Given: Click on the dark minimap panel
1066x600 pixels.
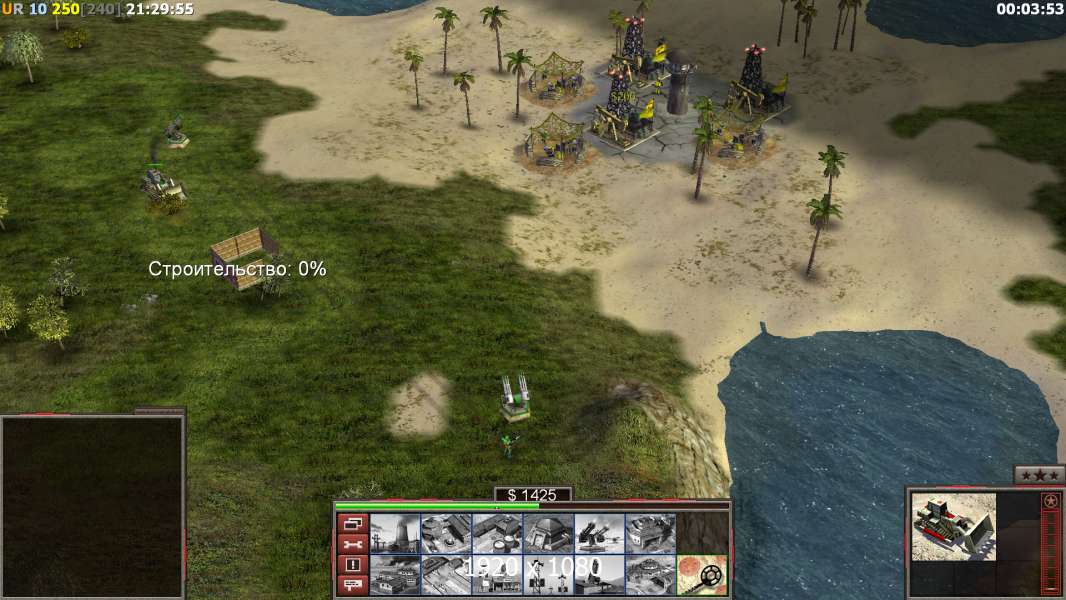Looking at the screenshot, I should [92, 505].
